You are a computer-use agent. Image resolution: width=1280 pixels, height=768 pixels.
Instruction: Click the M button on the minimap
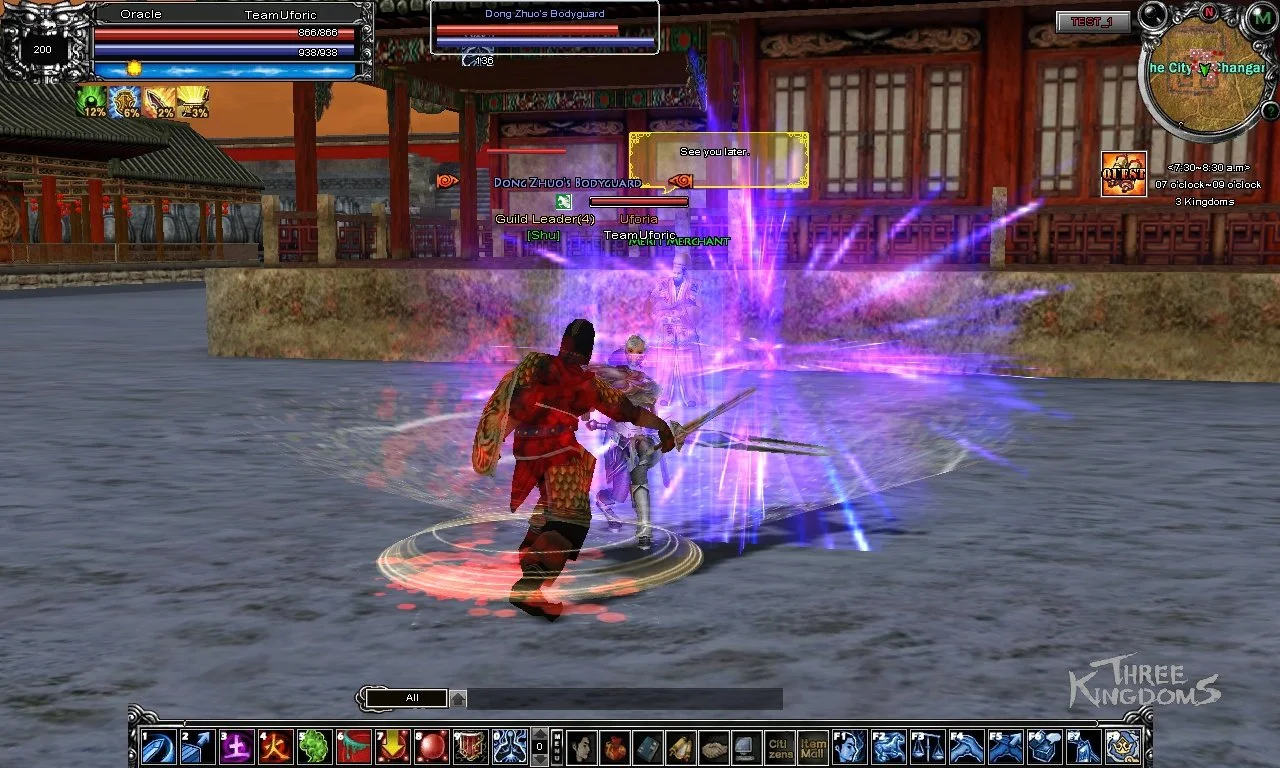click(x=1262, y=17)
